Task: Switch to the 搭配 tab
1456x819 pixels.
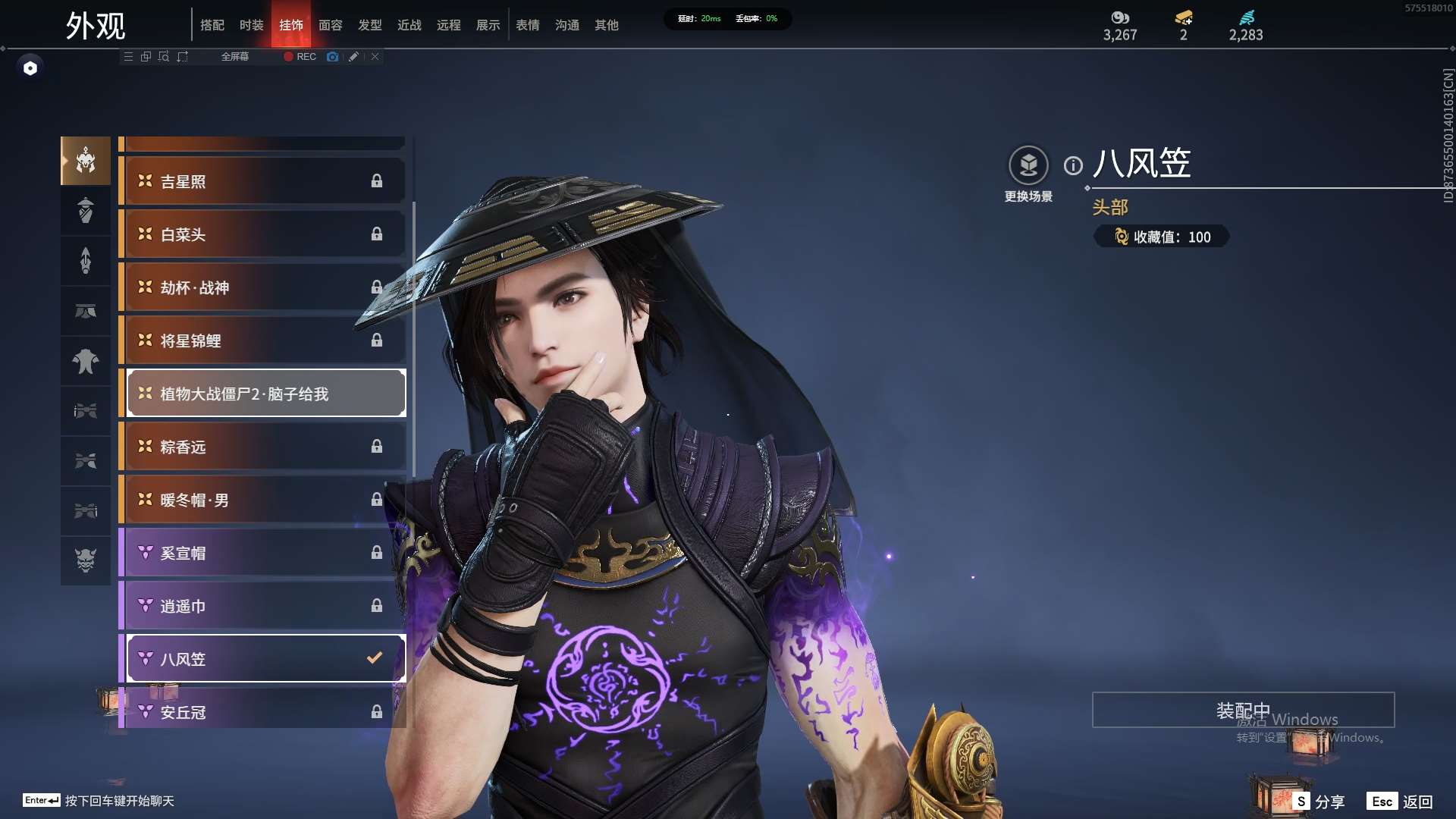Action: (212, 25)
